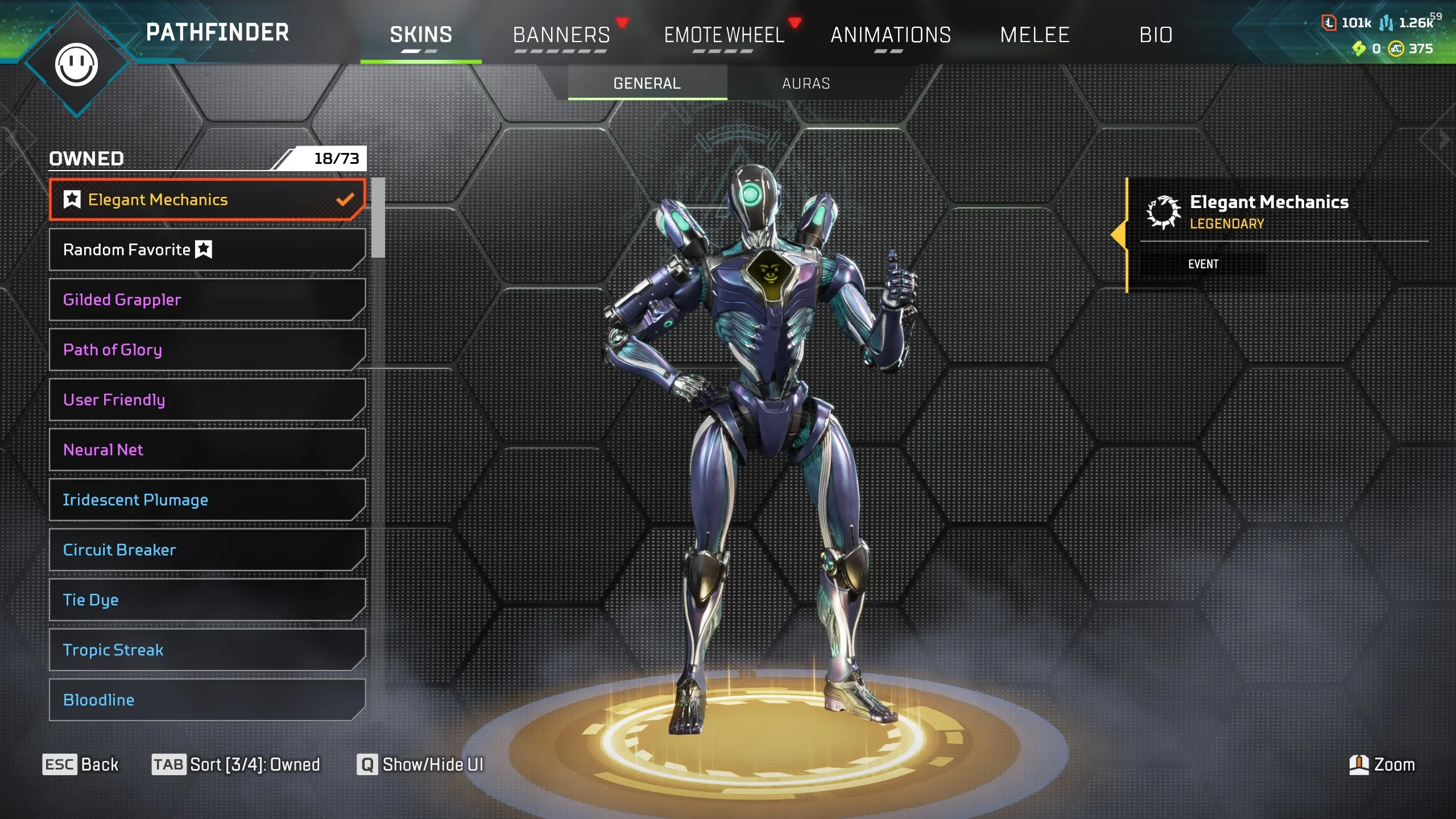Click the Pathfinder smiley portrait icon

tap(77, 64)
